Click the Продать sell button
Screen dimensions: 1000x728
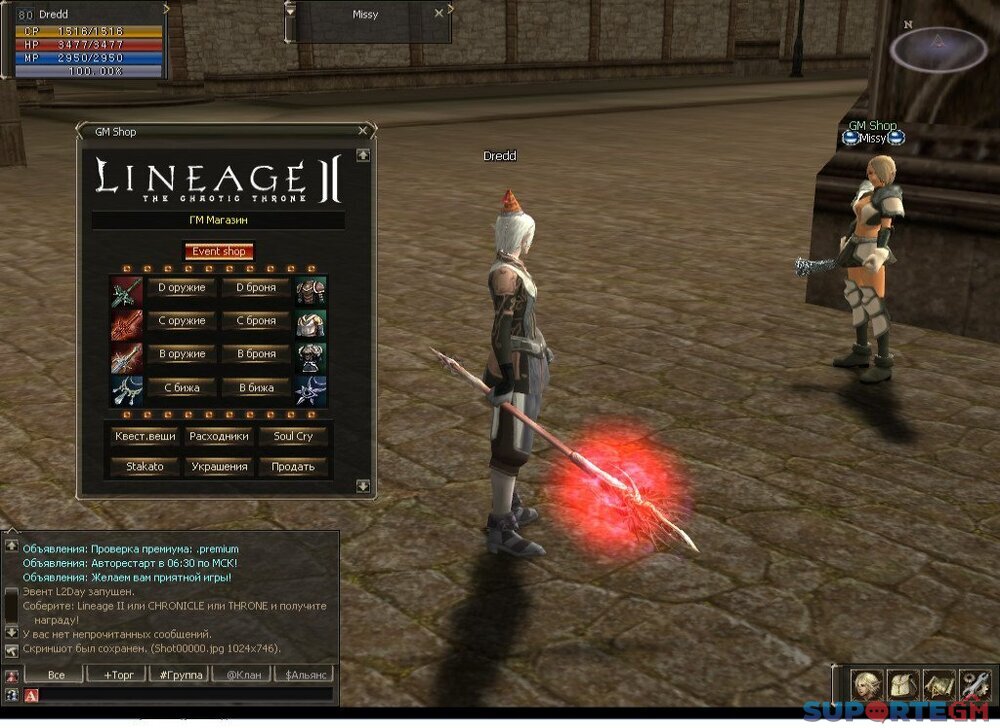click(292, 466)
